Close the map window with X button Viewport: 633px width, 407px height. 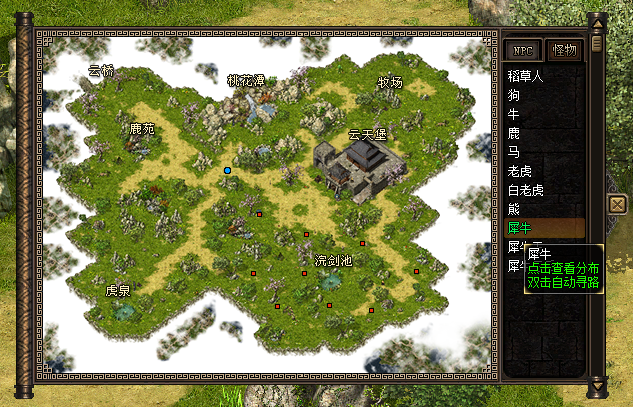[x=617, y=204]
